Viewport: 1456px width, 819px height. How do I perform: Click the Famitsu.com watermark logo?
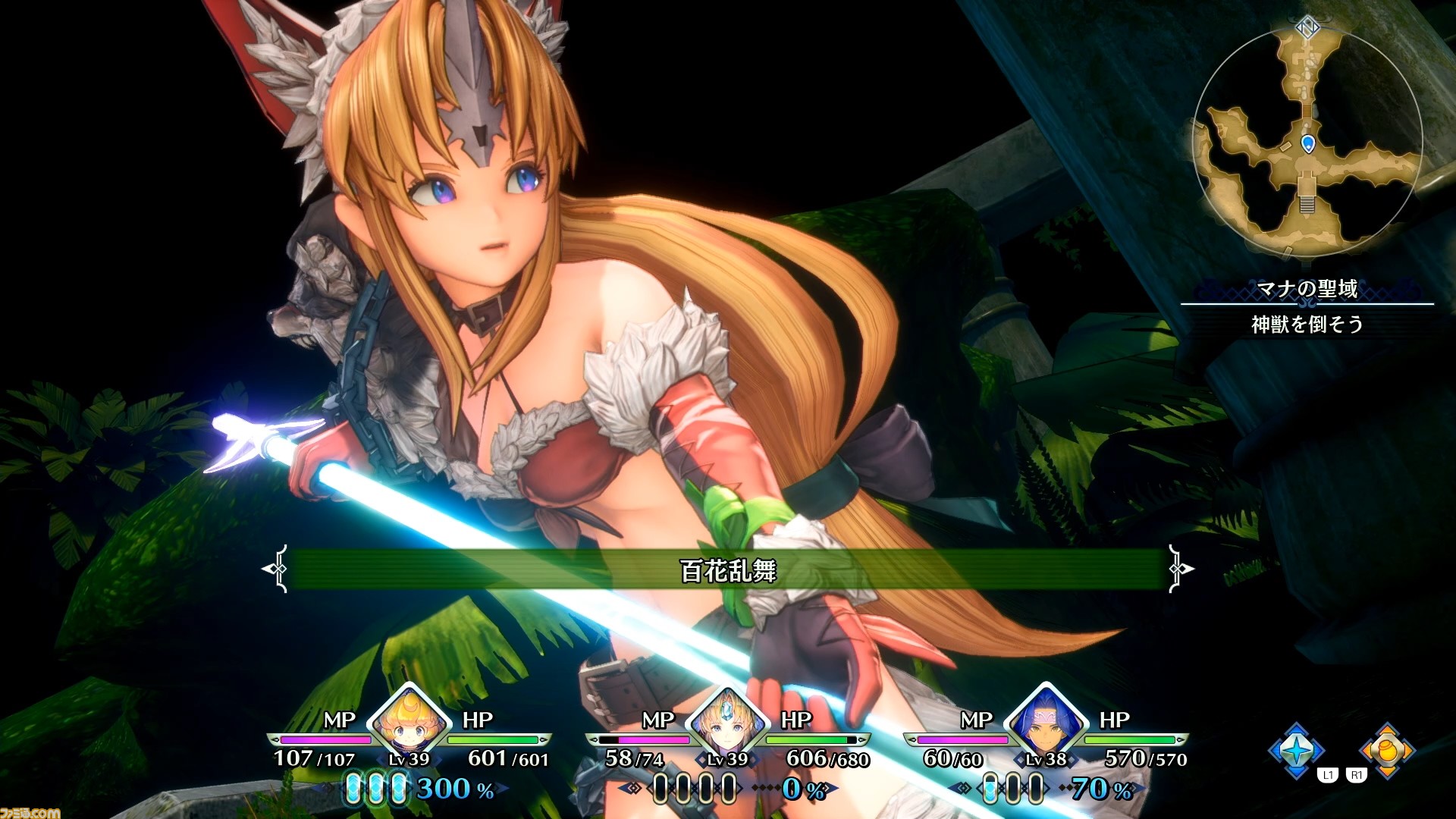pyautogui.click(x=29, y=812)
